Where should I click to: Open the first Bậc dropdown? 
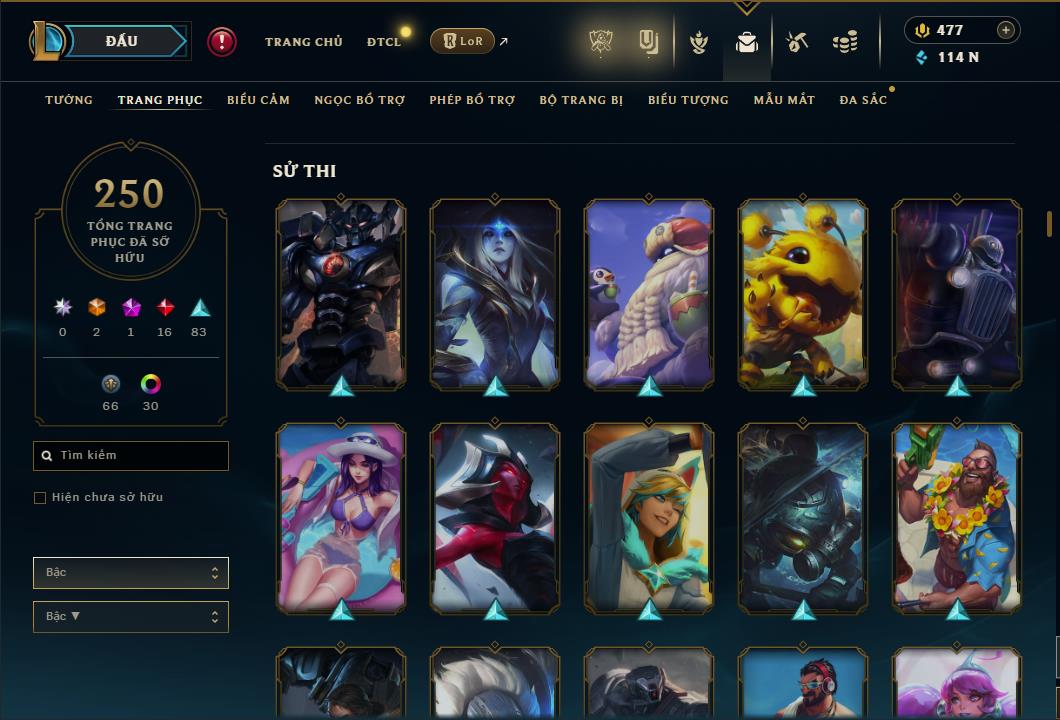click(131, 573)
